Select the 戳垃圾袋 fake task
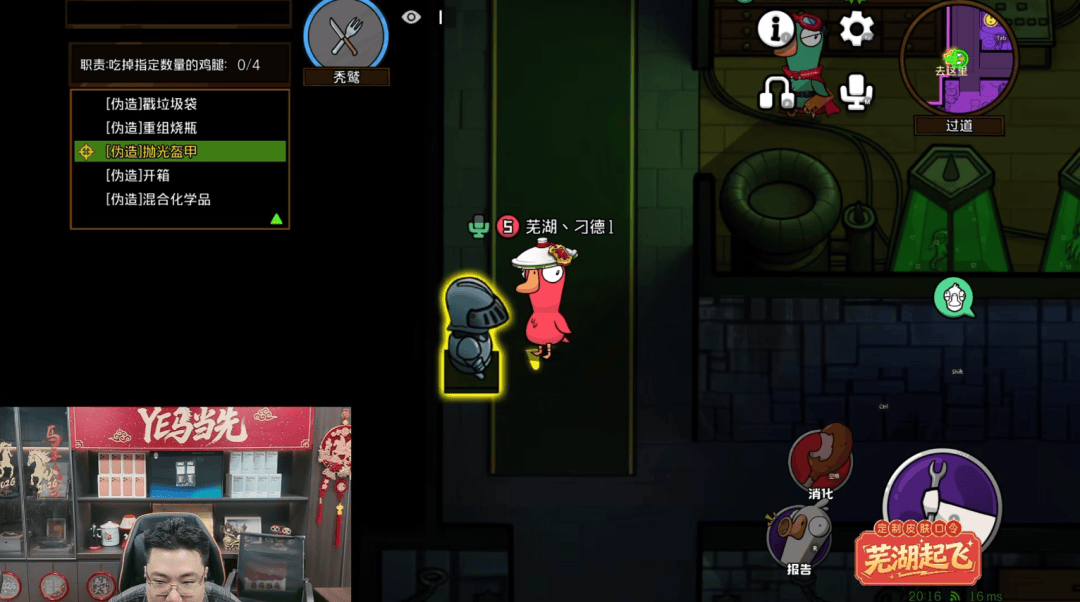 point(158,104)
